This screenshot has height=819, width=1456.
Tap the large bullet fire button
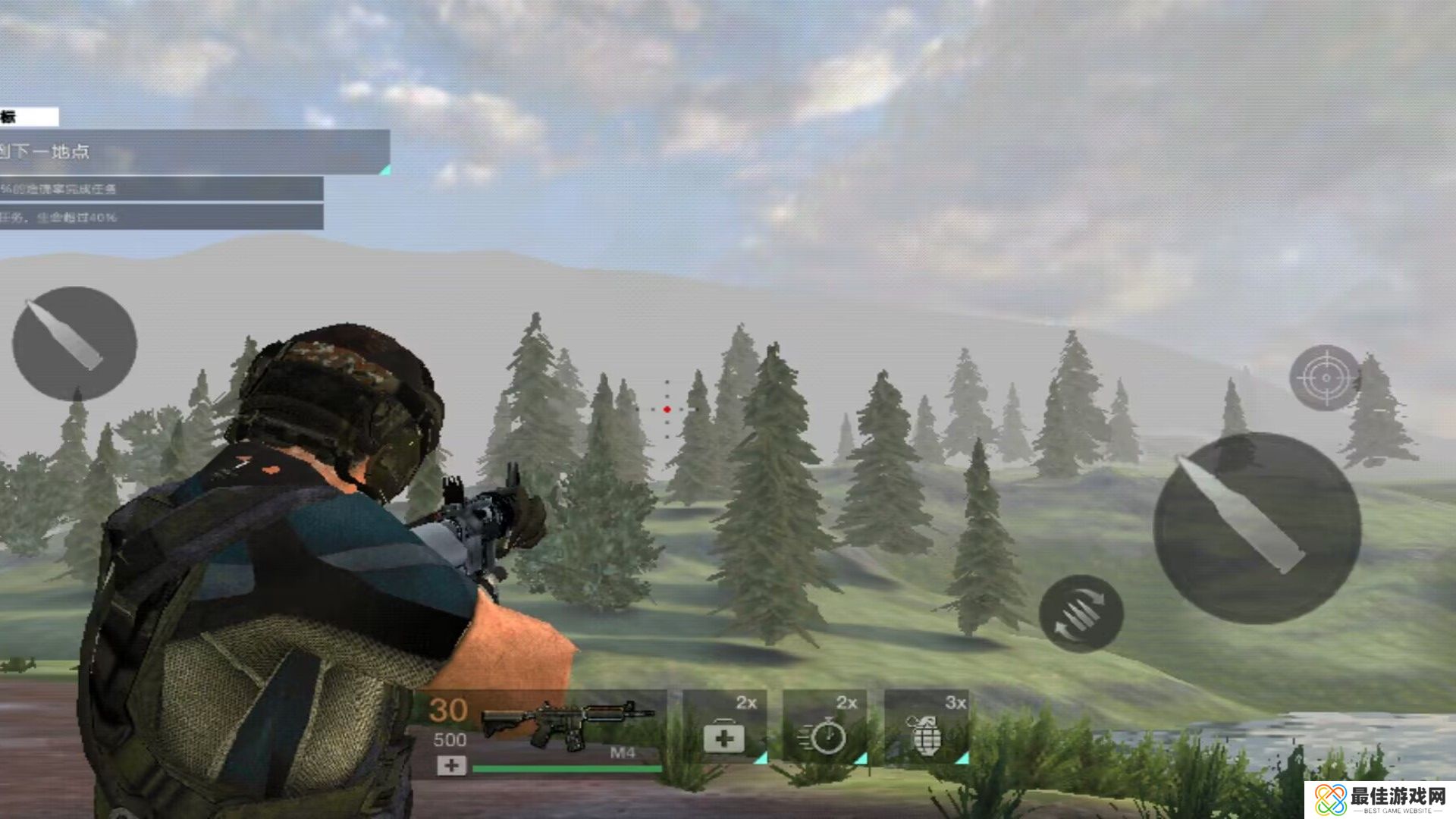[x=1257, y=529]
